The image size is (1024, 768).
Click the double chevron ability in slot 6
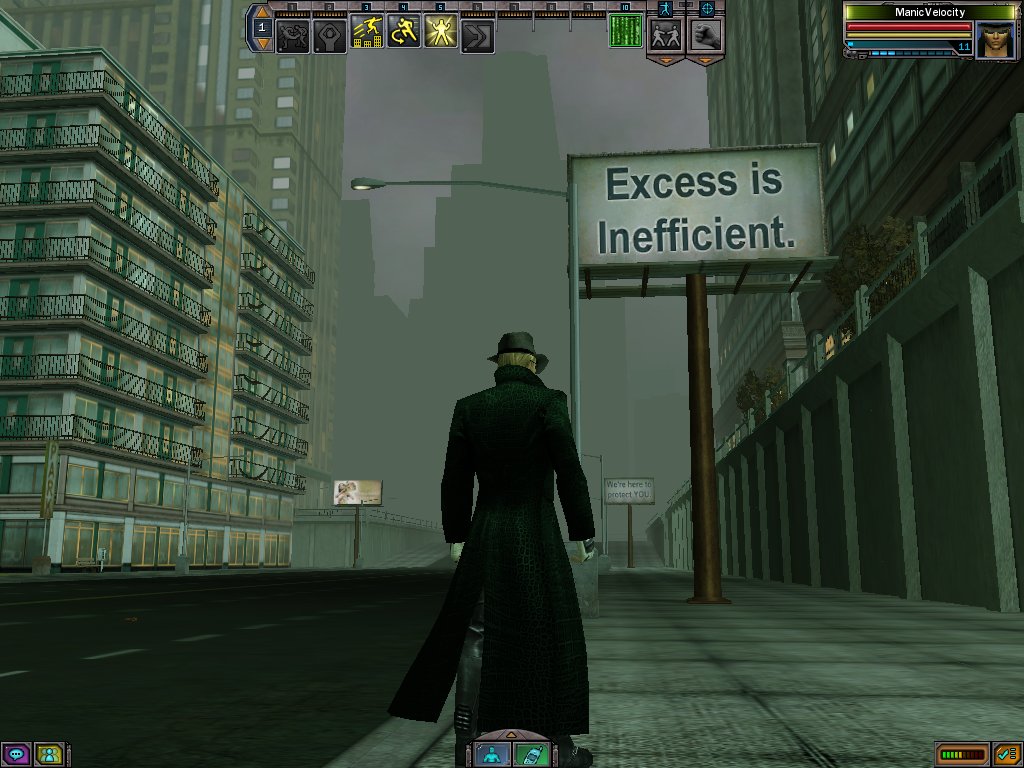(x=478, y=36)
